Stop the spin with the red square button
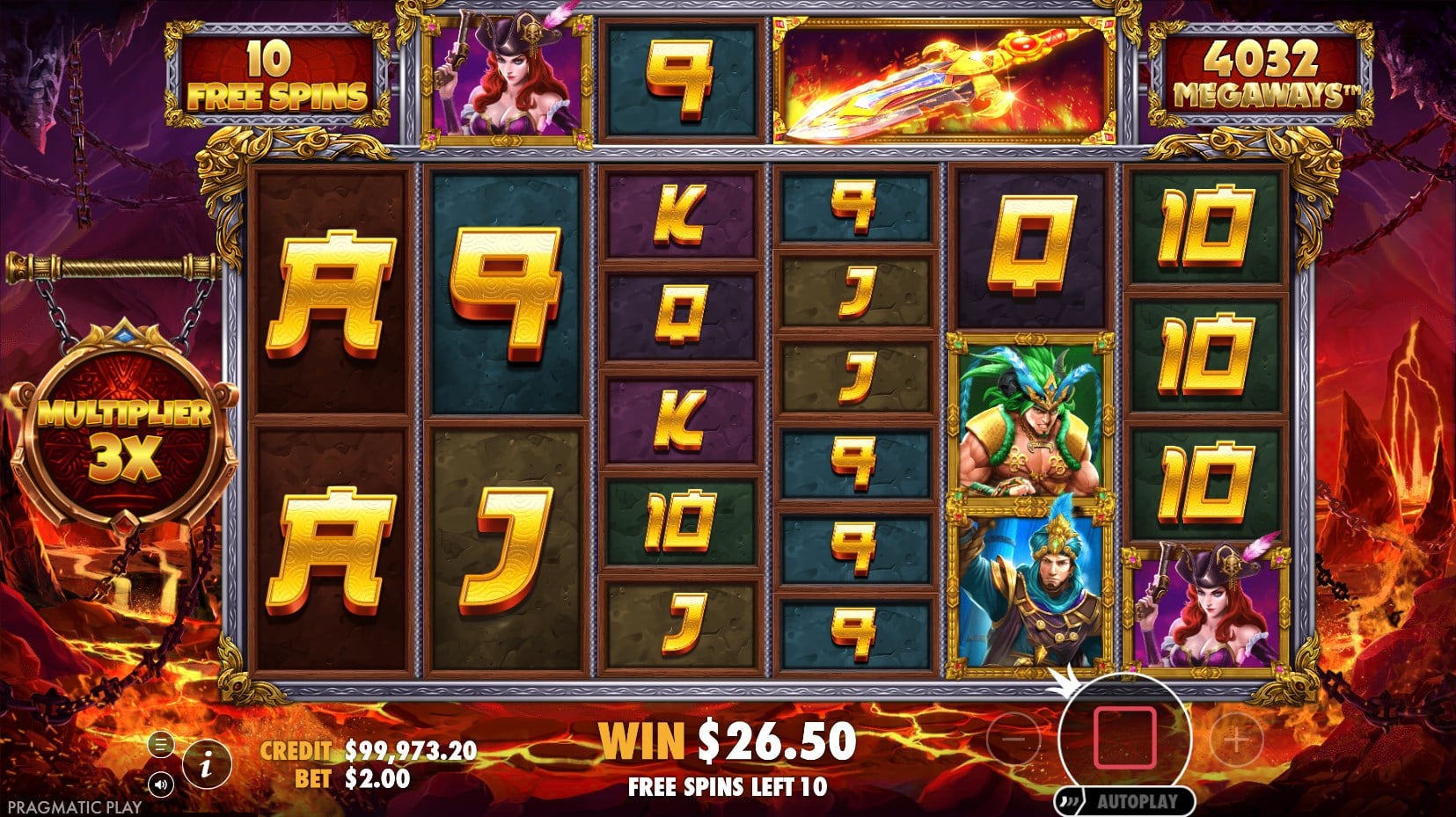The width and height of the screenshot is (1456, 817). point(1123,737)
